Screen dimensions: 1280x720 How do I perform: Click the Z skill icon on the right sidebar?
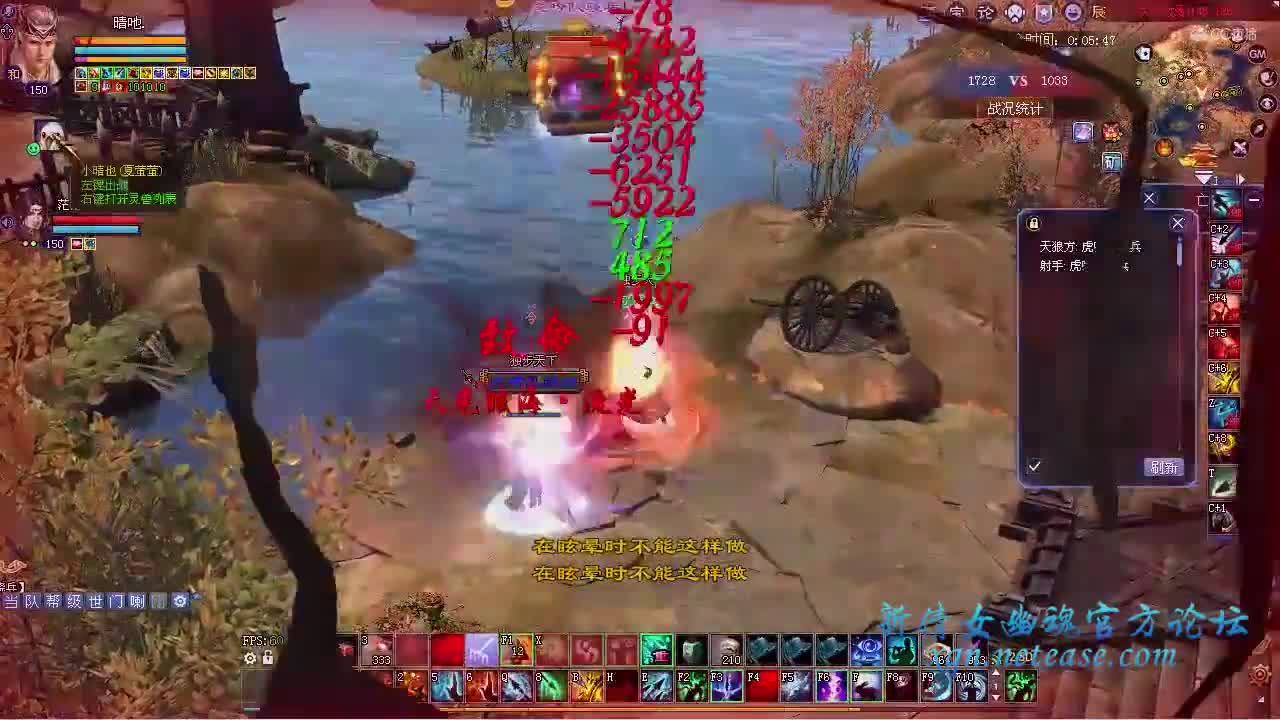coord(1223,411)
